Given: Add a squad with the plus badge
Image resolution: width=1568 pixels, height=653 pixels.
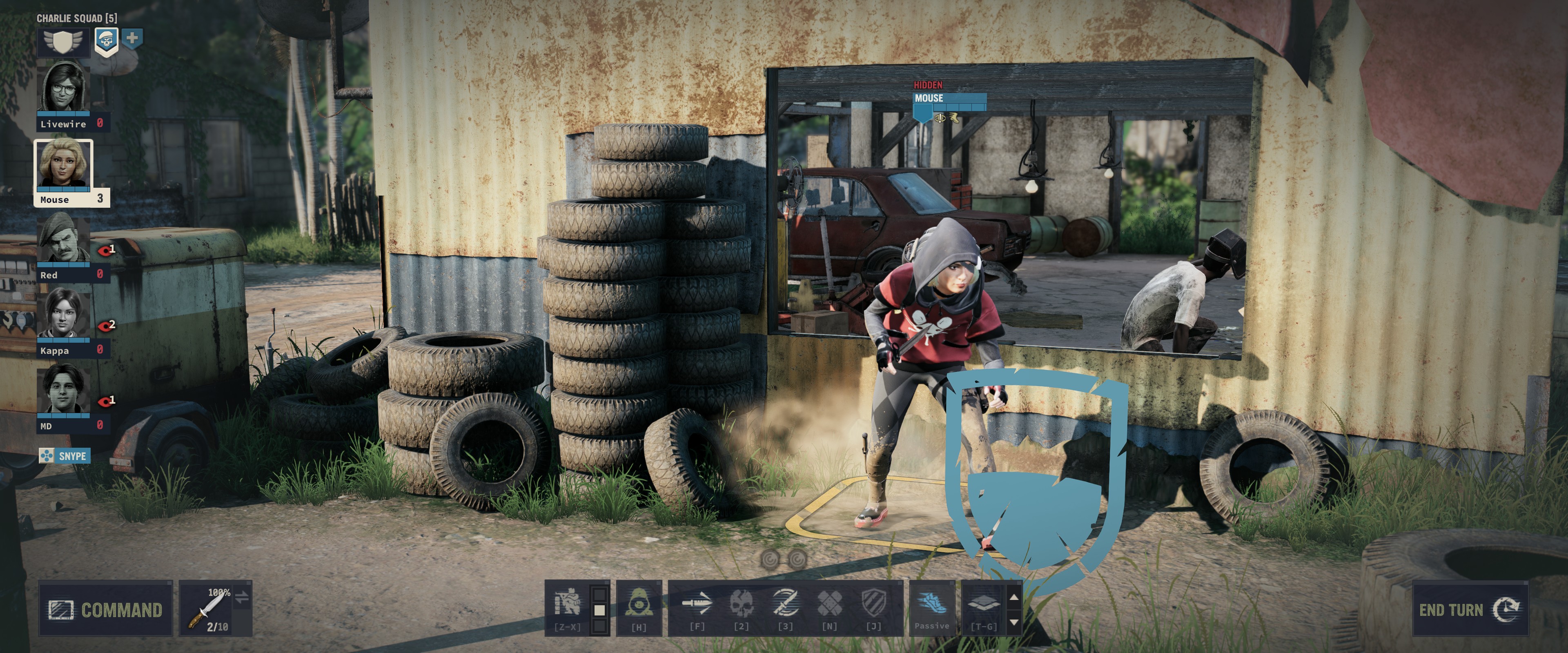Looking at the screenshot, I should [132, 38].
